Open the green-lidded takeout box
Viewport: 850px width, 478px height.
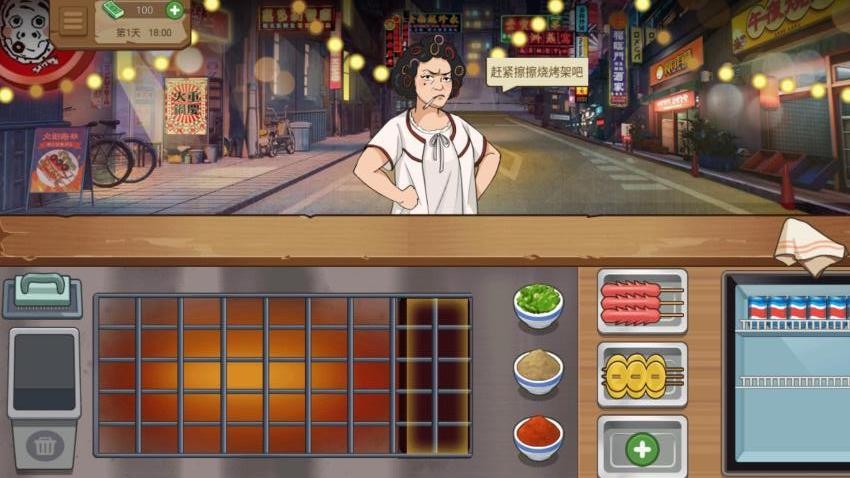42,295
